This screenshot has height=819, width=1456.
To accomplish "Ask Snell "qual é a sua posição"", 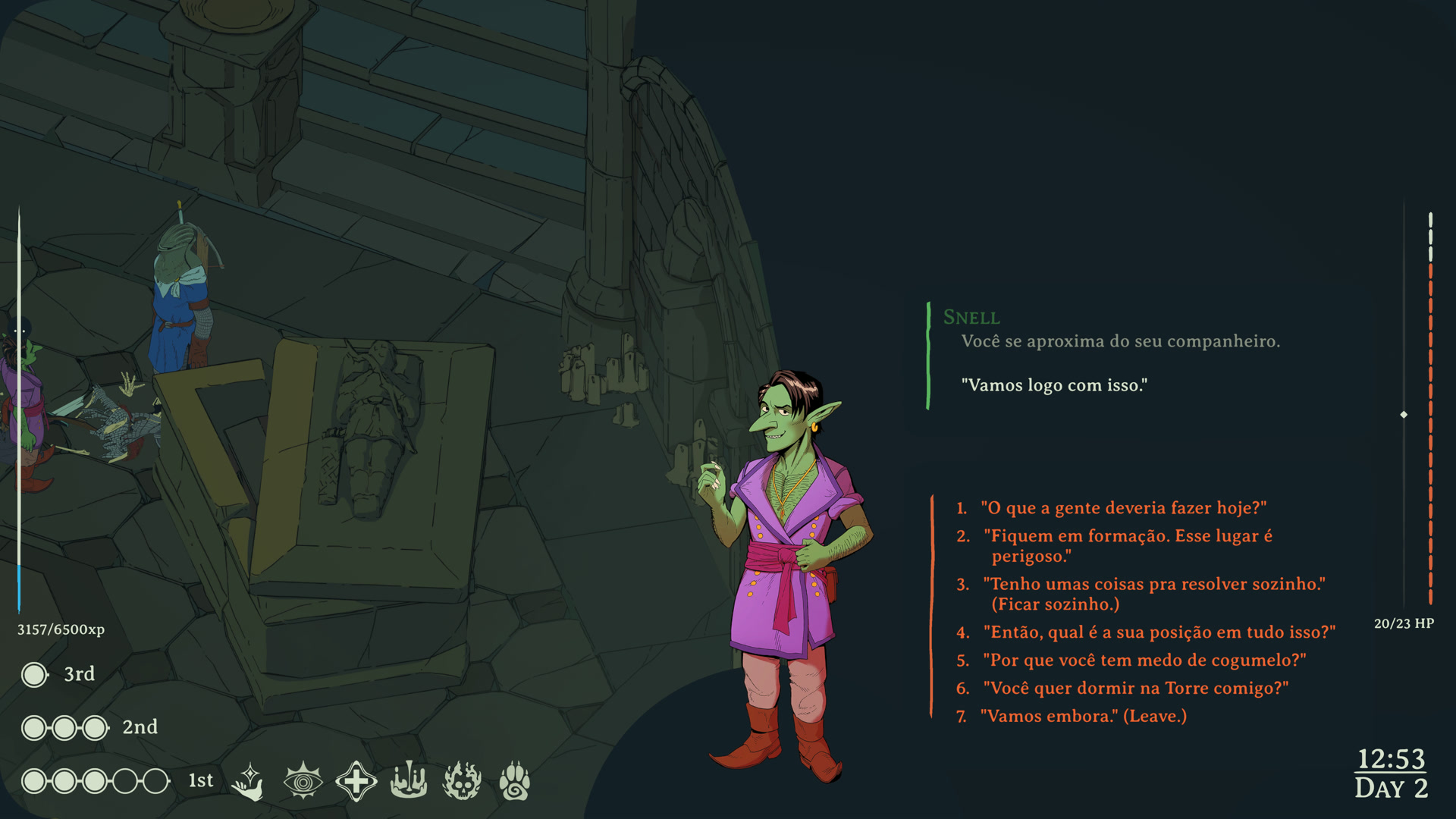I will pos(1158,632).
